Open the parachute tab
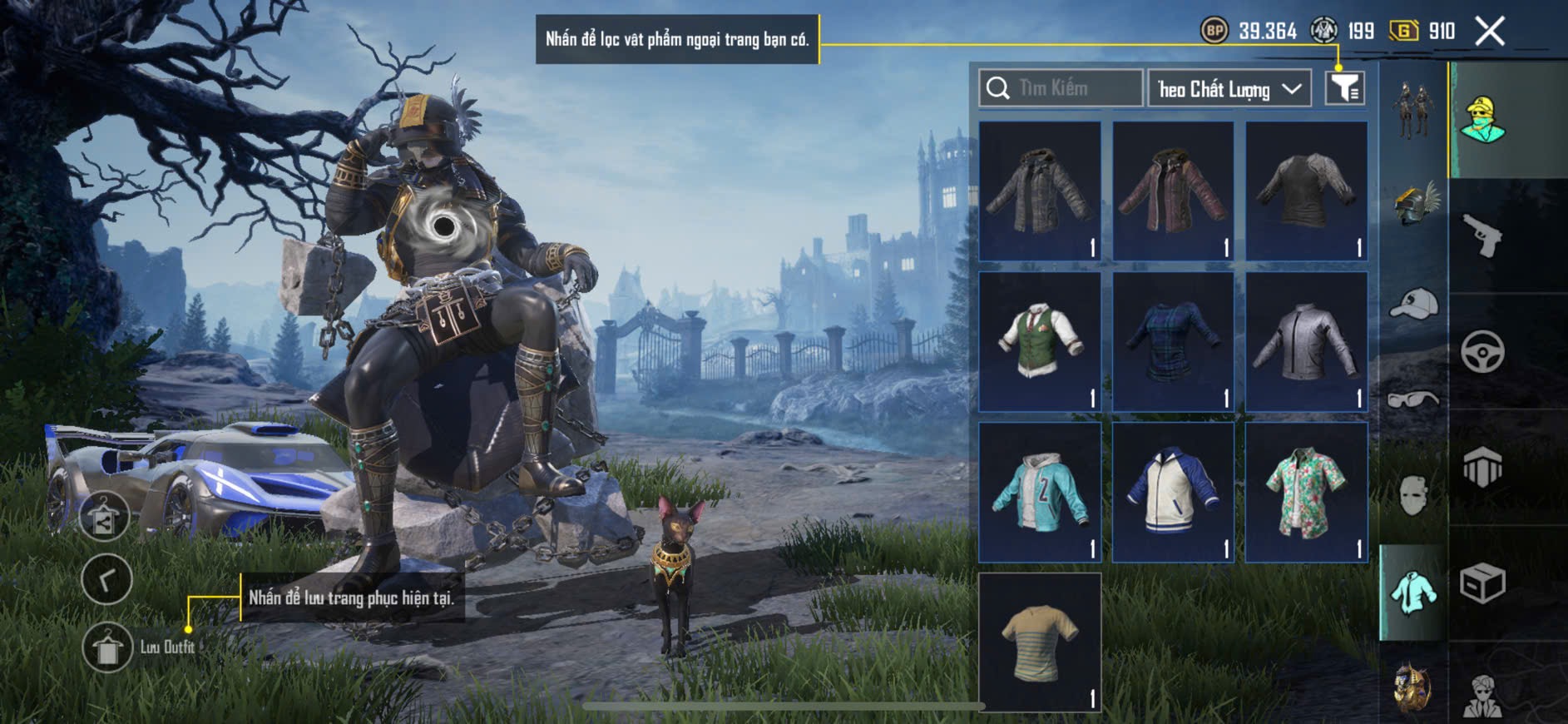The width and height of the screenshot is (1568, 724). coord(1482,467)
